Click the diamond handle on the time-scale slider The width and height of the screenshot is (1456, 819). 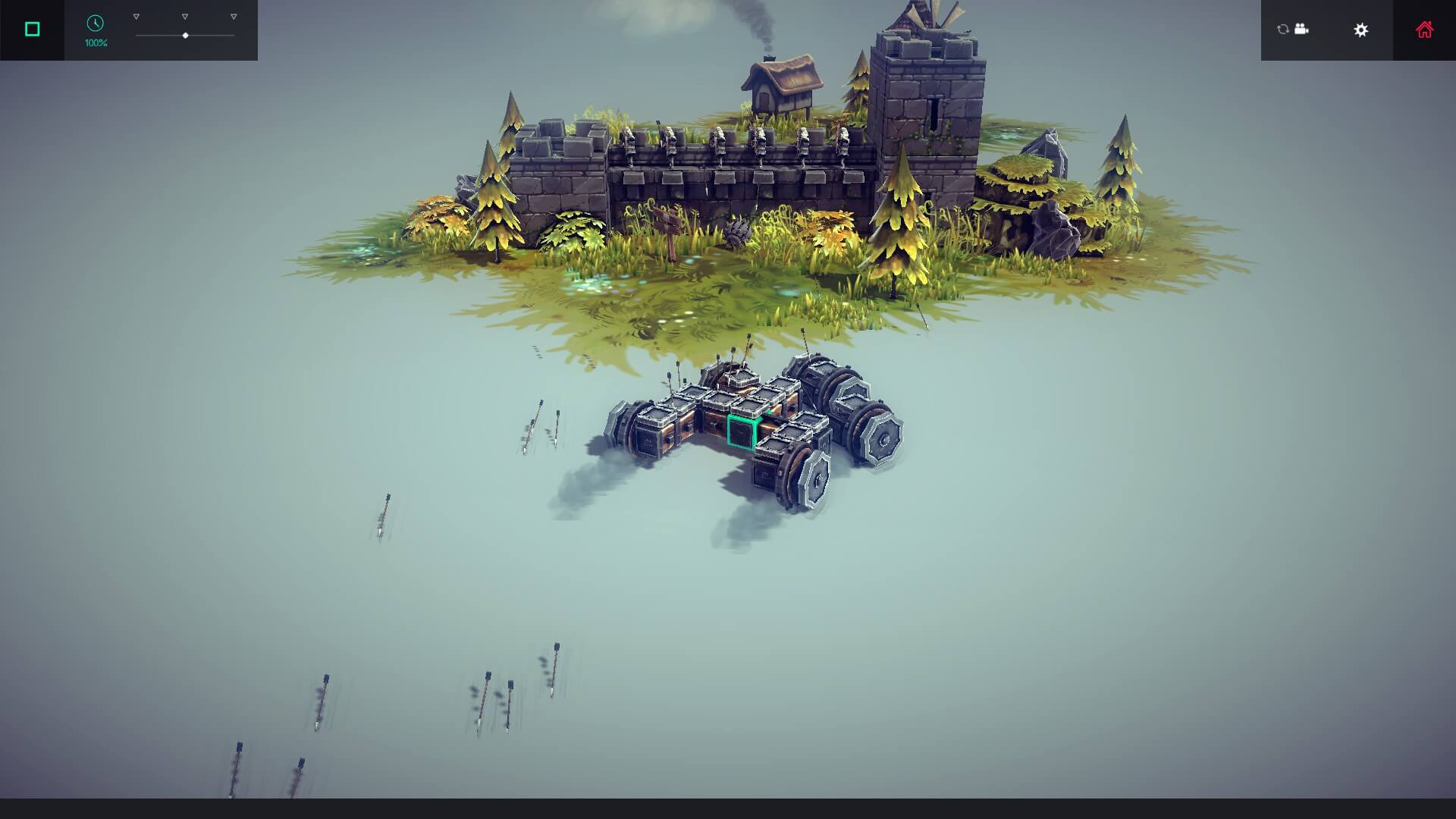(185, 34)
